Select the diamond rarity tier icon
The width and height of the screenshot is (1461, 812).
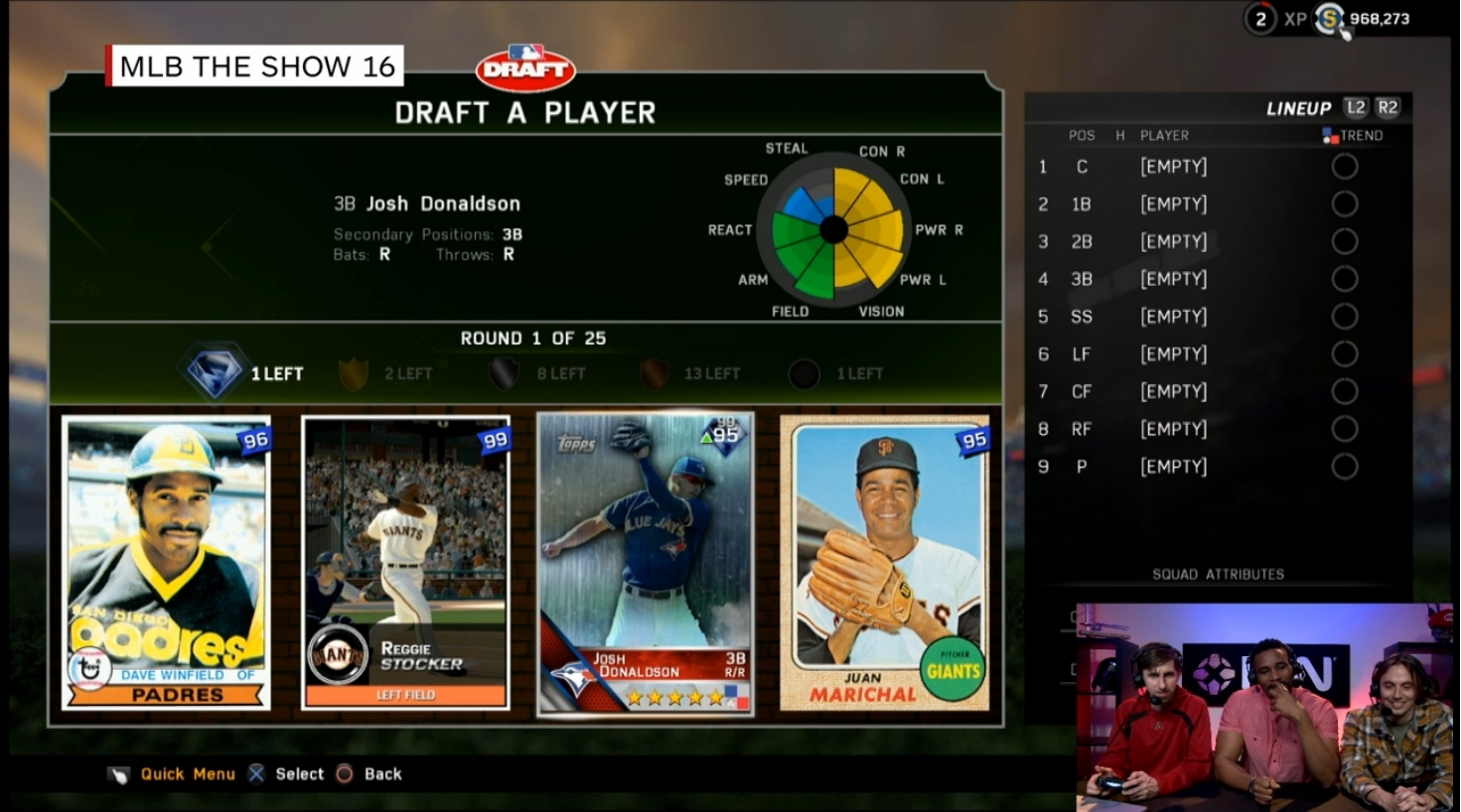(x=214, y=372)
